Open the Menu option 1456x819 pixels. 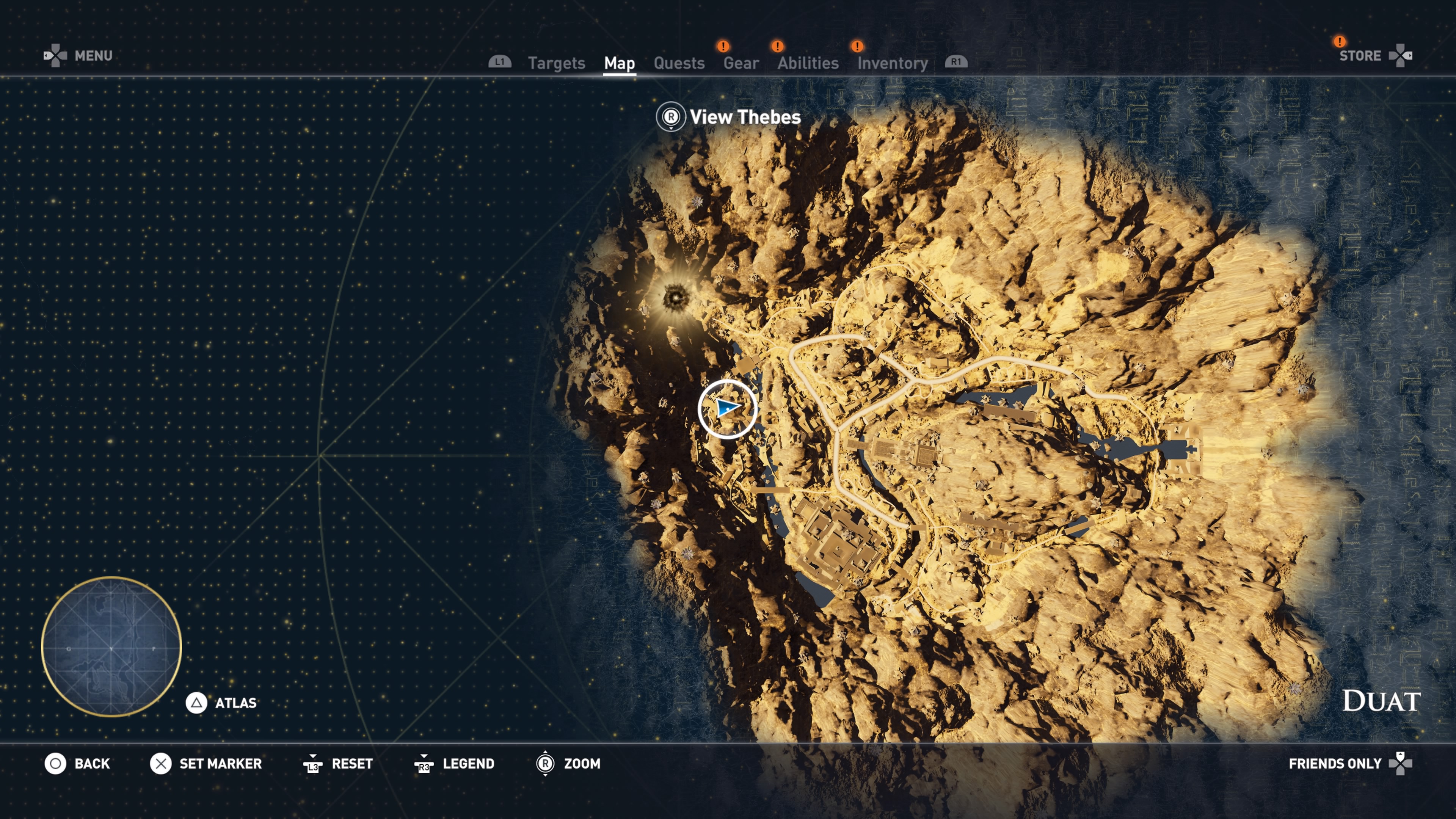(79, 55)
